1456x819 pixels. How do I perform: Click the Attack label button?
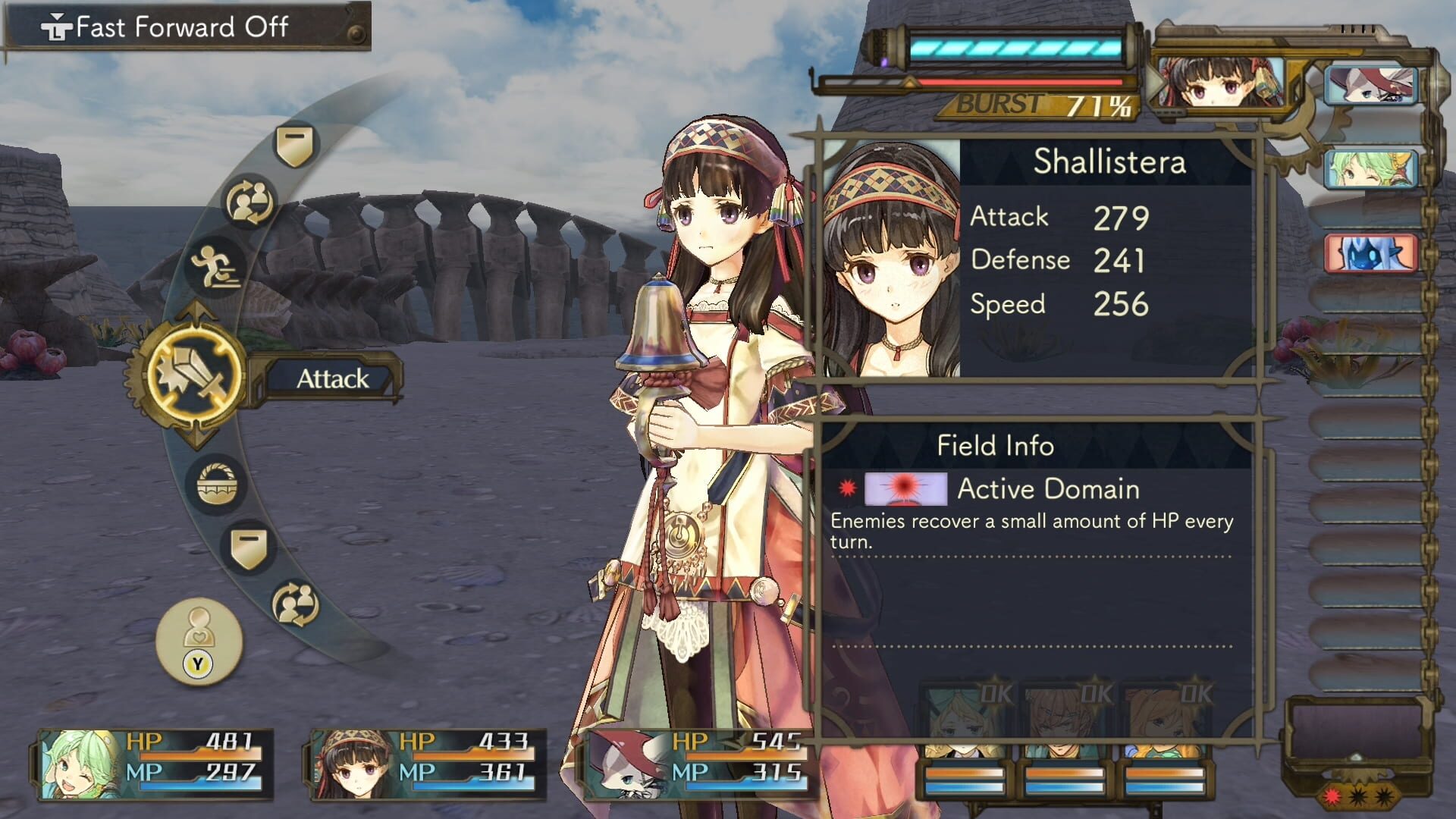click(332, 378)
